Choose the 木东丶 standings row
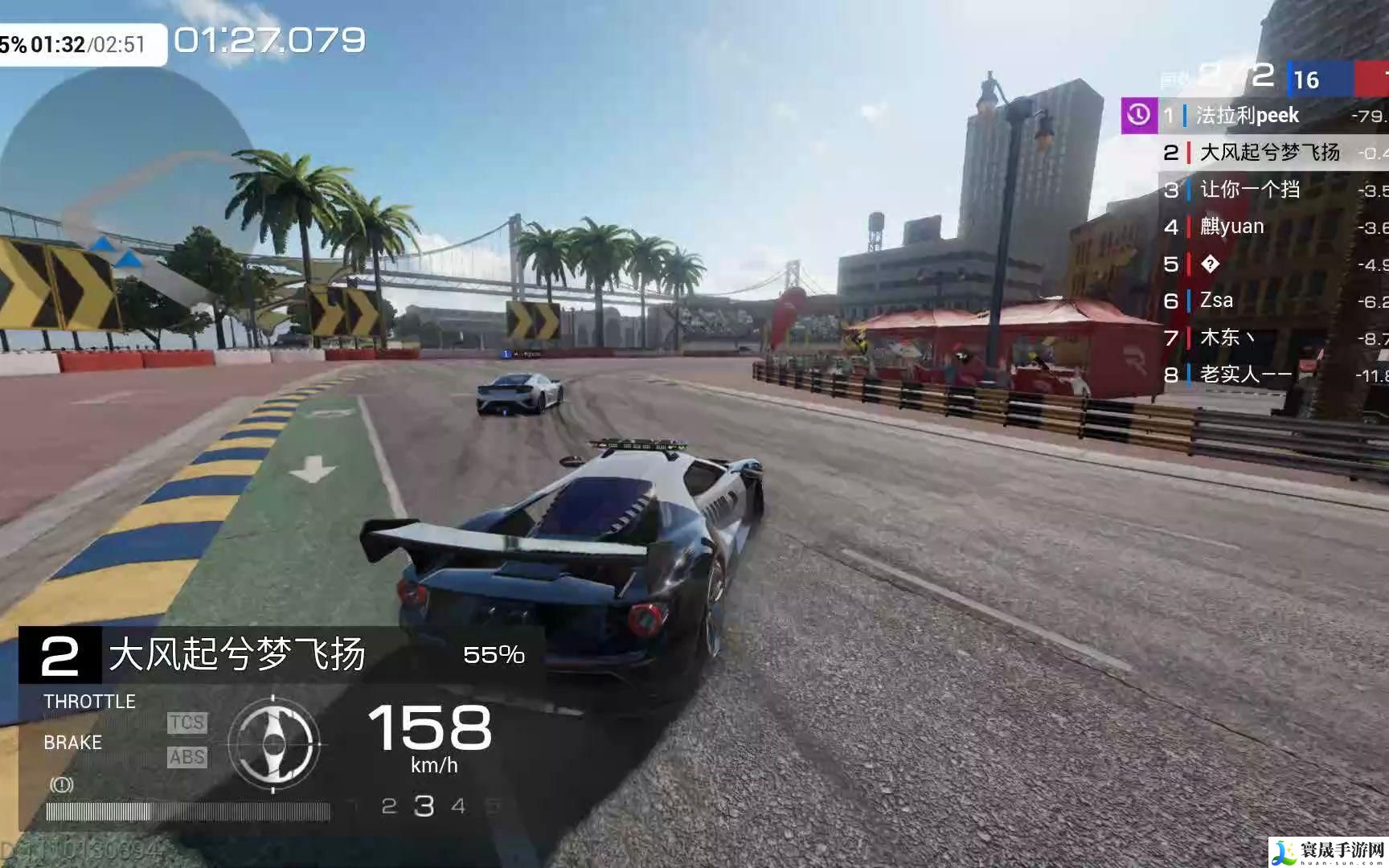 pyautogui.click(x=1226, y=338)
